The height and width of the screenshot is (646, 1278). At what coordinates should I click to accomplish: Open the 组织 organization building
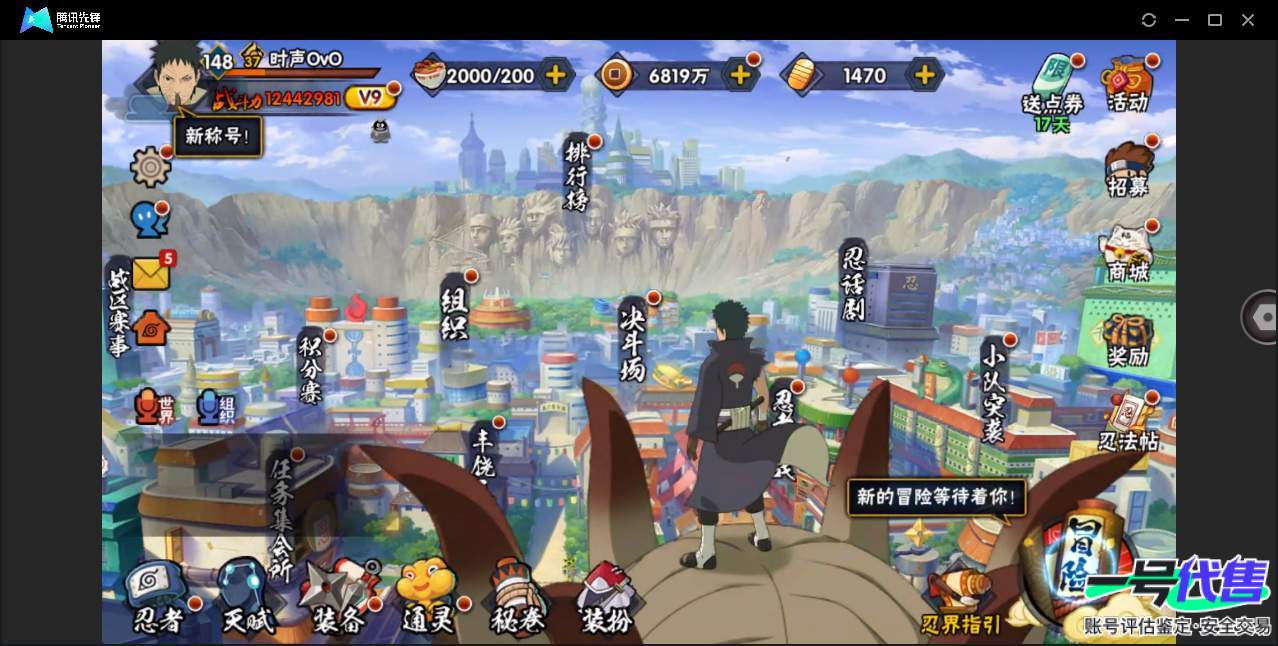point(454,310)
